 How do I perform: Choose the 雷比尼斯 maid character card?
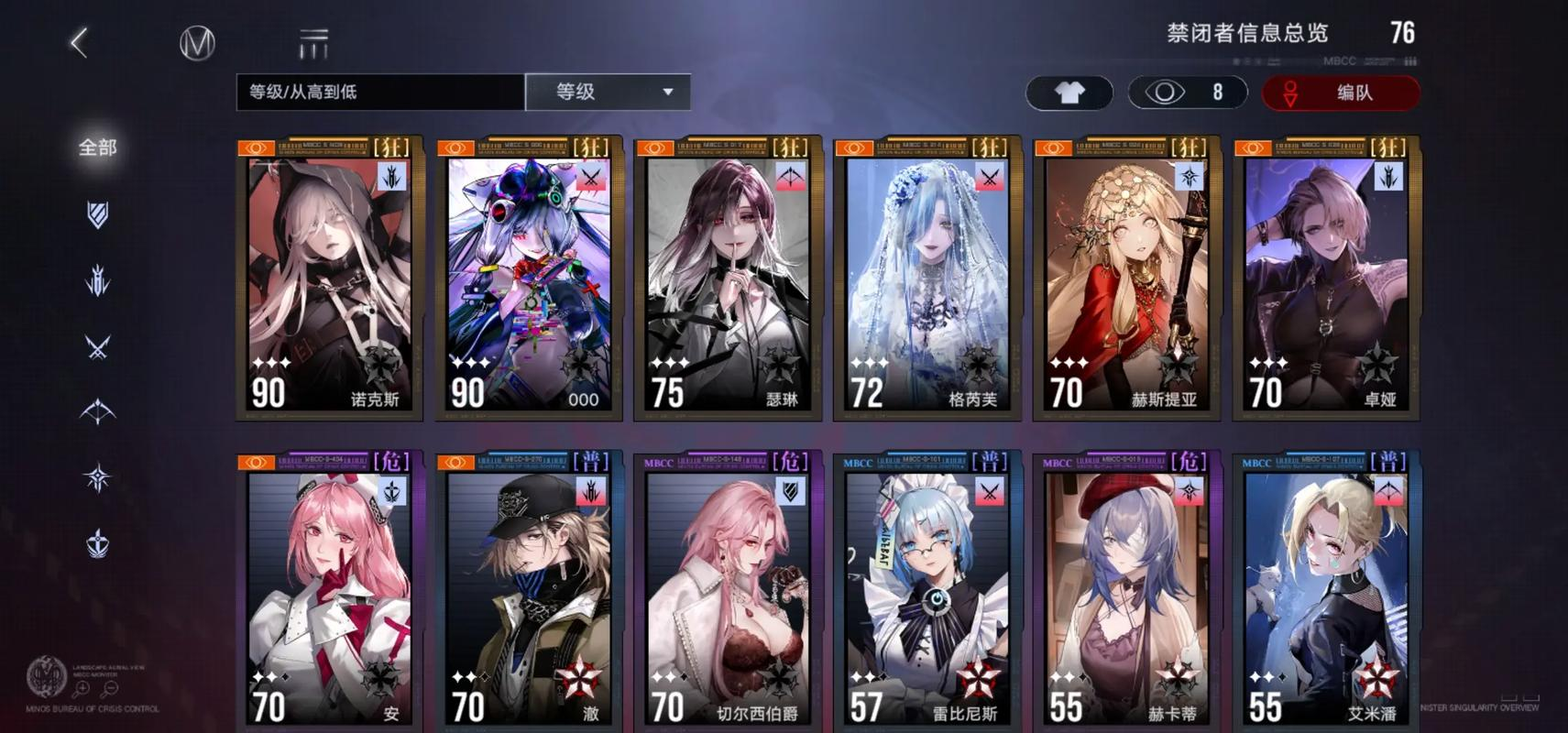pos(927,591)
